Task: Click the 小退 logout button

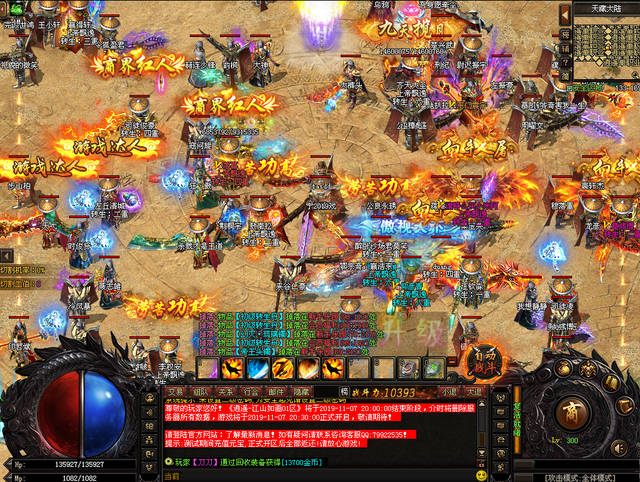Action: [449, 392]
